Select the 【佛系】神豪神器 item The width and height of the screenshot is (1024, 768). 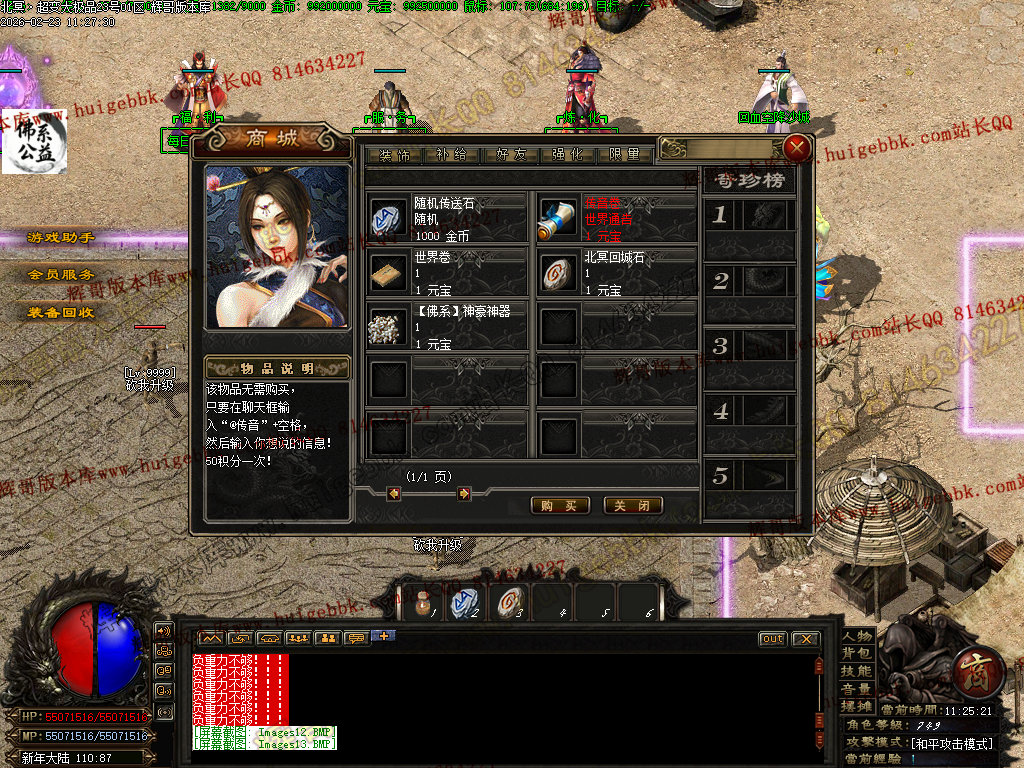(446, 327)
